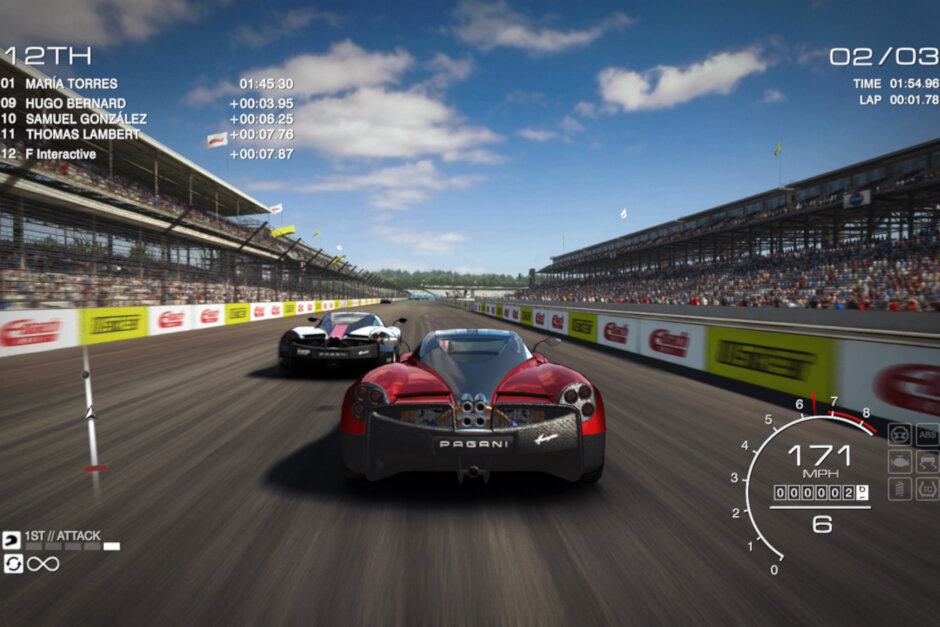Toggle the skidding car stability icon

pyautogui.click(x=927, y=461)
